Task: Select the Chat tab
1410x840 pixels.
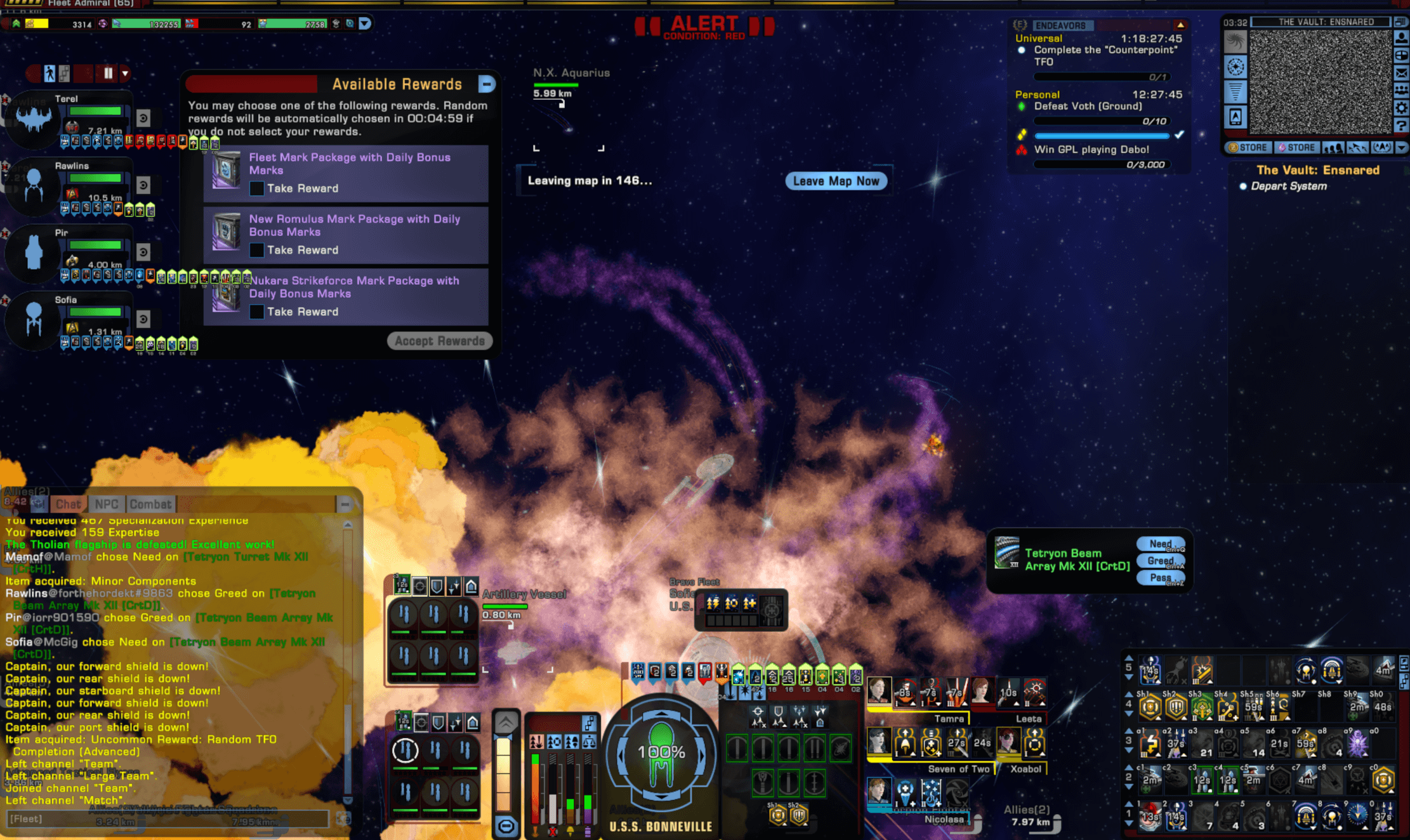Action: 68,504
